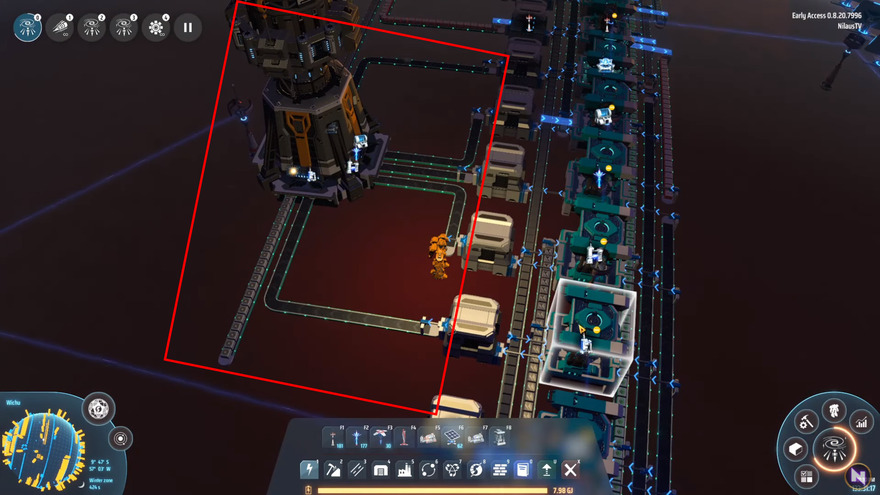Choose the Tesla tower in hotbar slot F1
880x495 pixels.
point(332,438)
